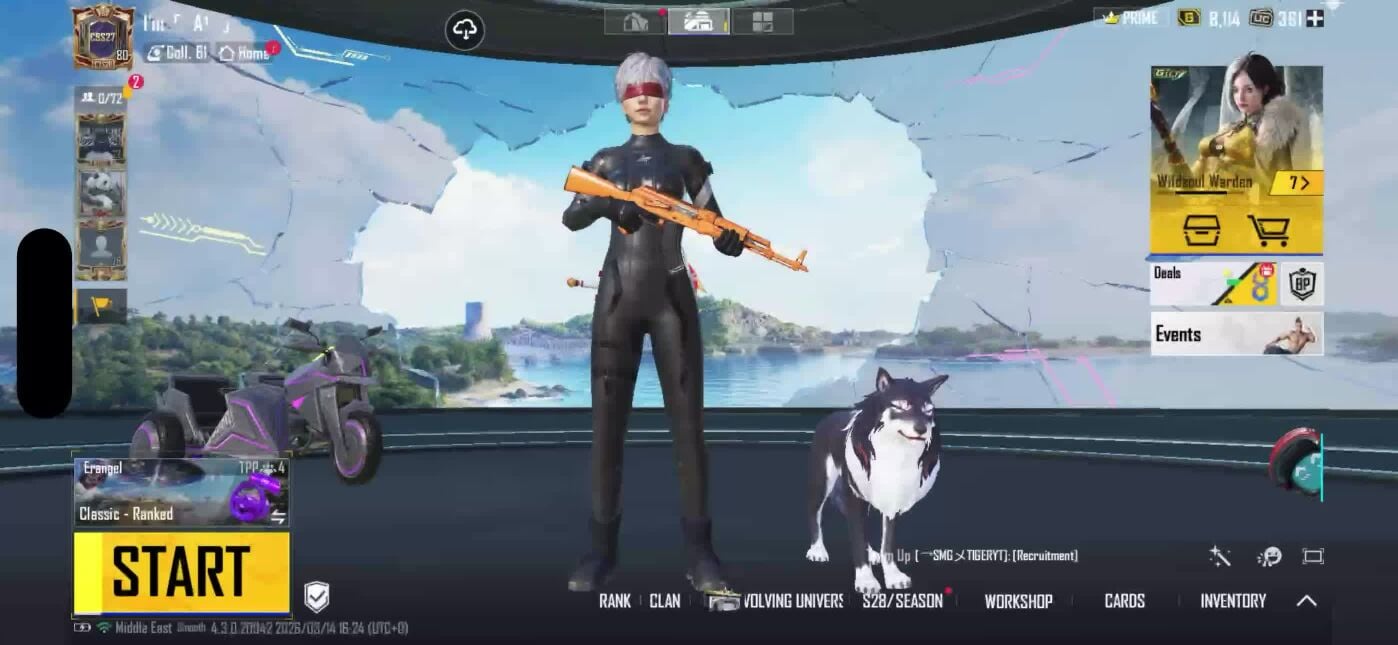Viewport: 1398px width, 645px height.
Task: Open the Inventory menu
Action: coord(1232,601)
